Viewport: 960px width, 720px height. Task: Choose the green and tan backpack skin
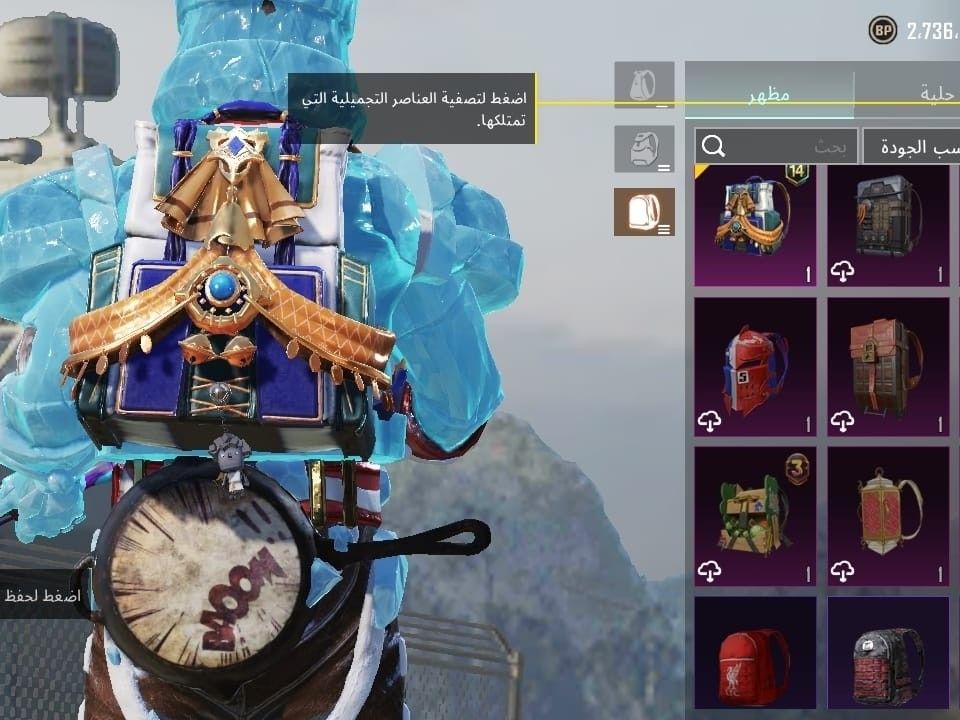[x=754, y=516]
